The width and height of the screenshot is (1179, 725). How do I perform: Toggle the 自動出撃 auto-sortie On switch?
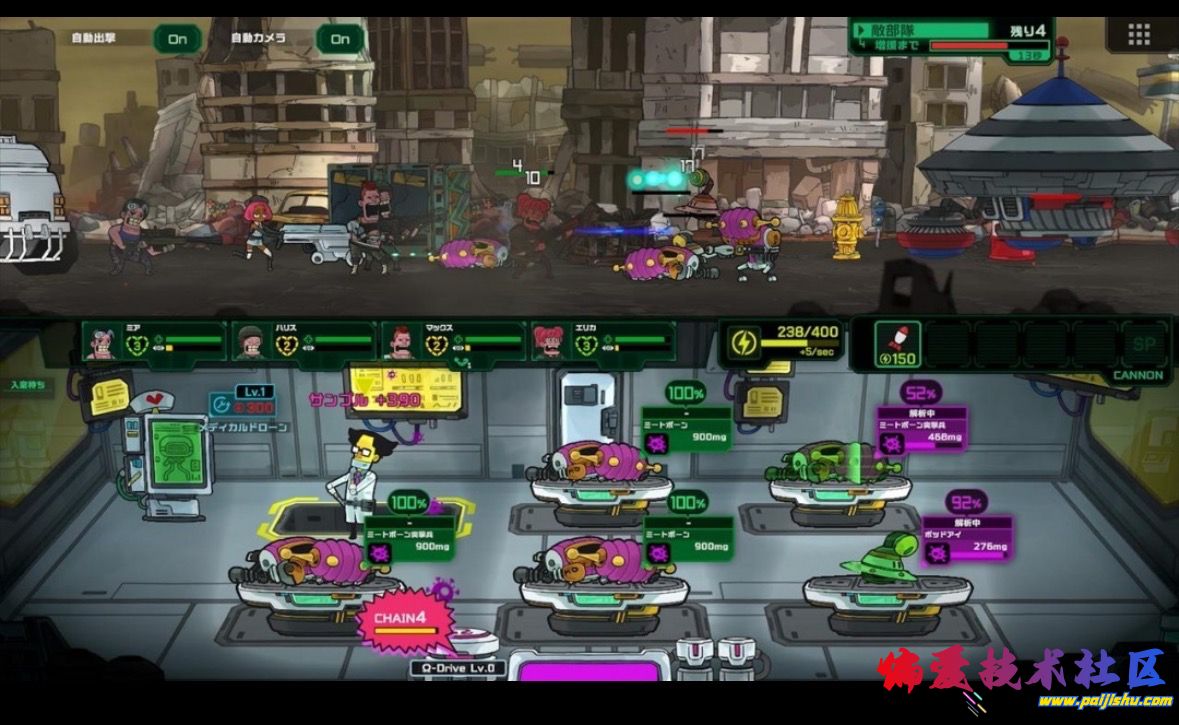click(177, 39)
